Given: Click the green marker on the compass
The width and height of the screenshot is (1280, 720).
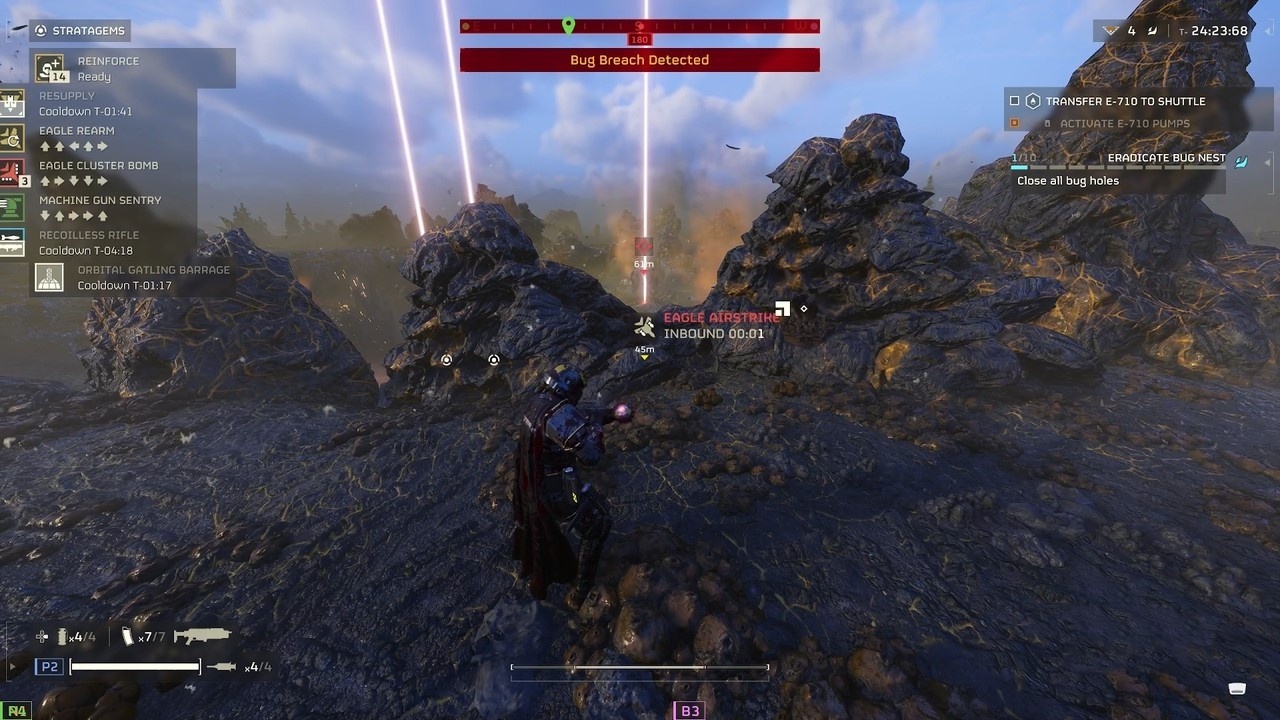Looking at the screenshot, I should click(x=568, y=25).
